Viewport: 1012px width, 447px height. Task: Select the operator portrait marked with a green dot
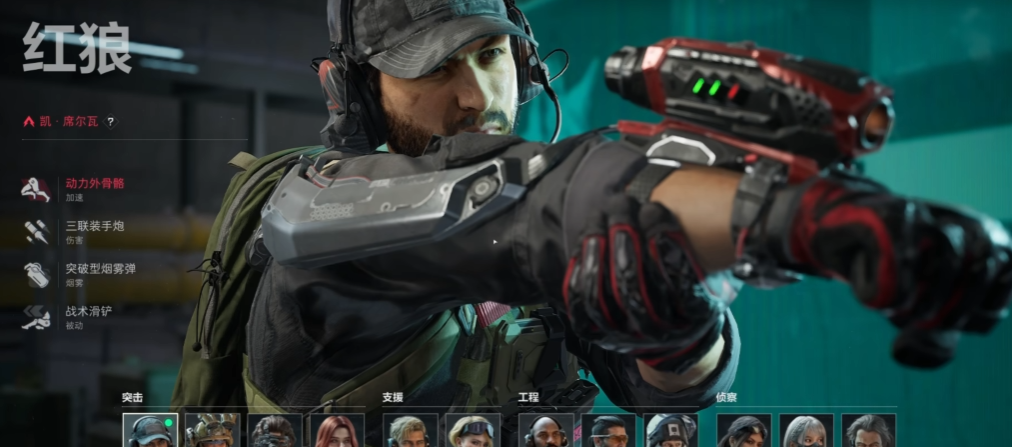pyautogui.click(x=150, y=431)
